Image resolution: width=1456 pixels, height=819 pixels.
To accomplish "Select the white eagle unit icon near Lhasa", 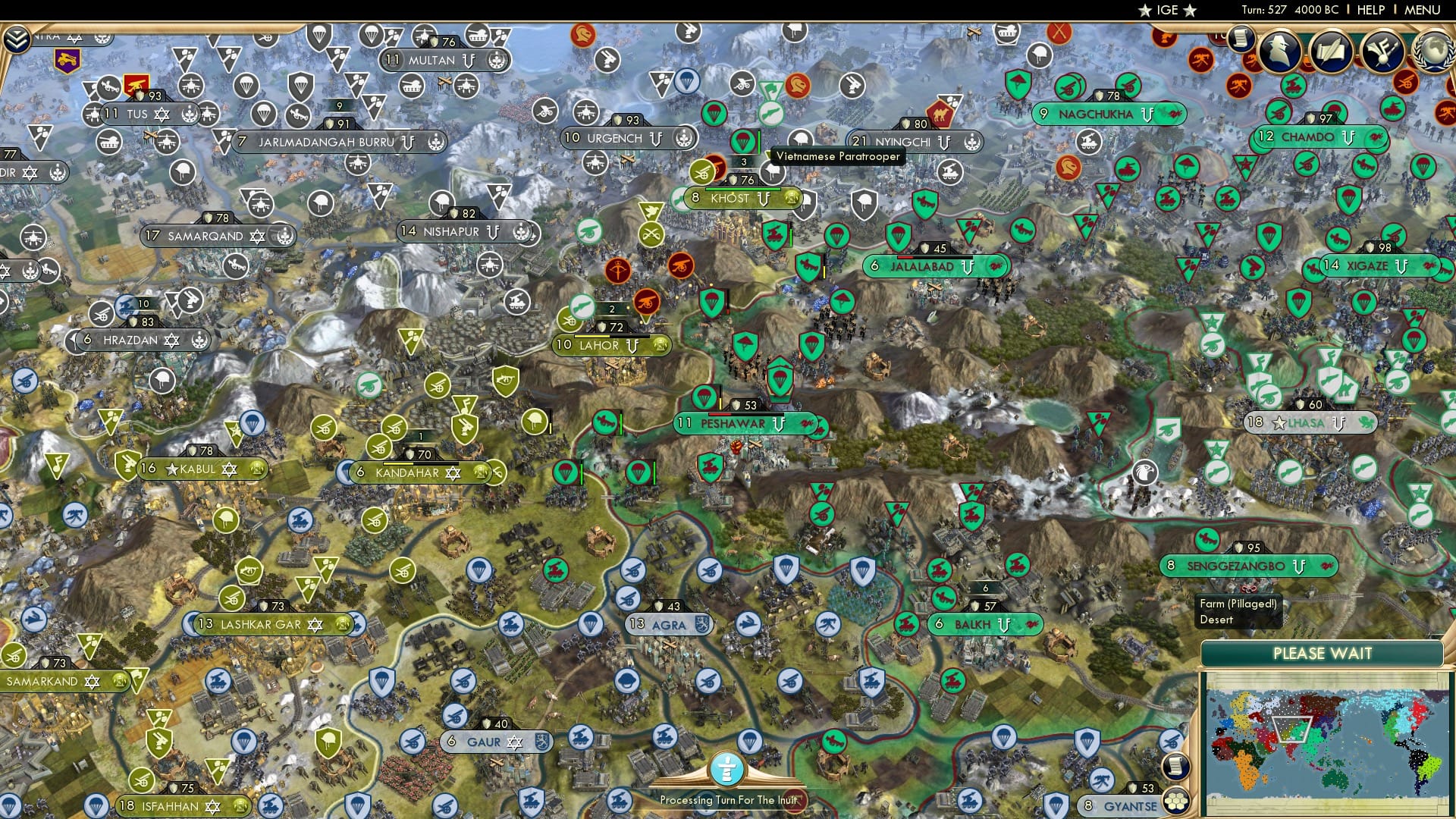I will point(1145,472).
